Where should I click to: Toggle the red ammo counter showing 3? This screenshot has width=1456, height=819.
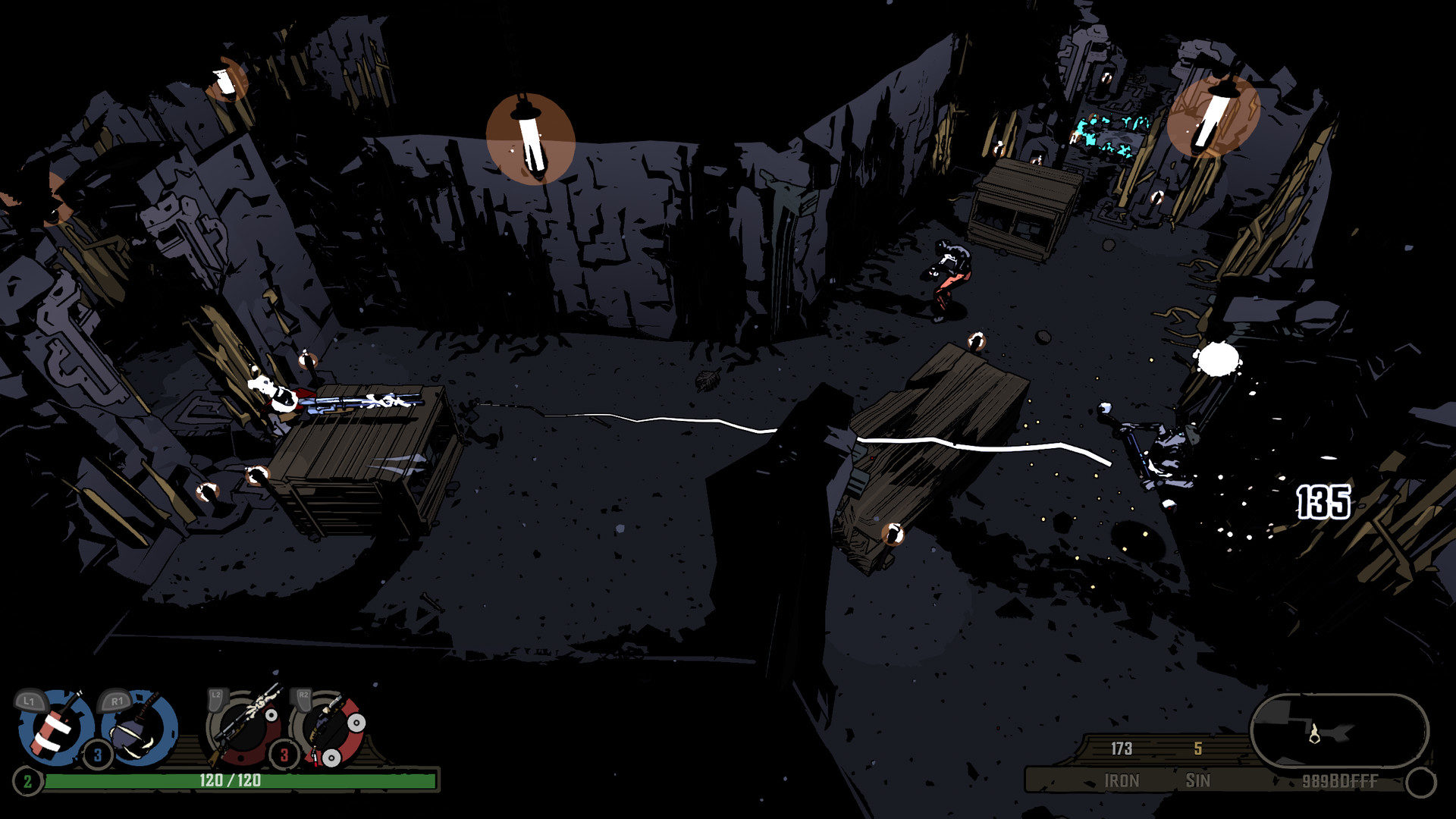(x=284, y=755)
